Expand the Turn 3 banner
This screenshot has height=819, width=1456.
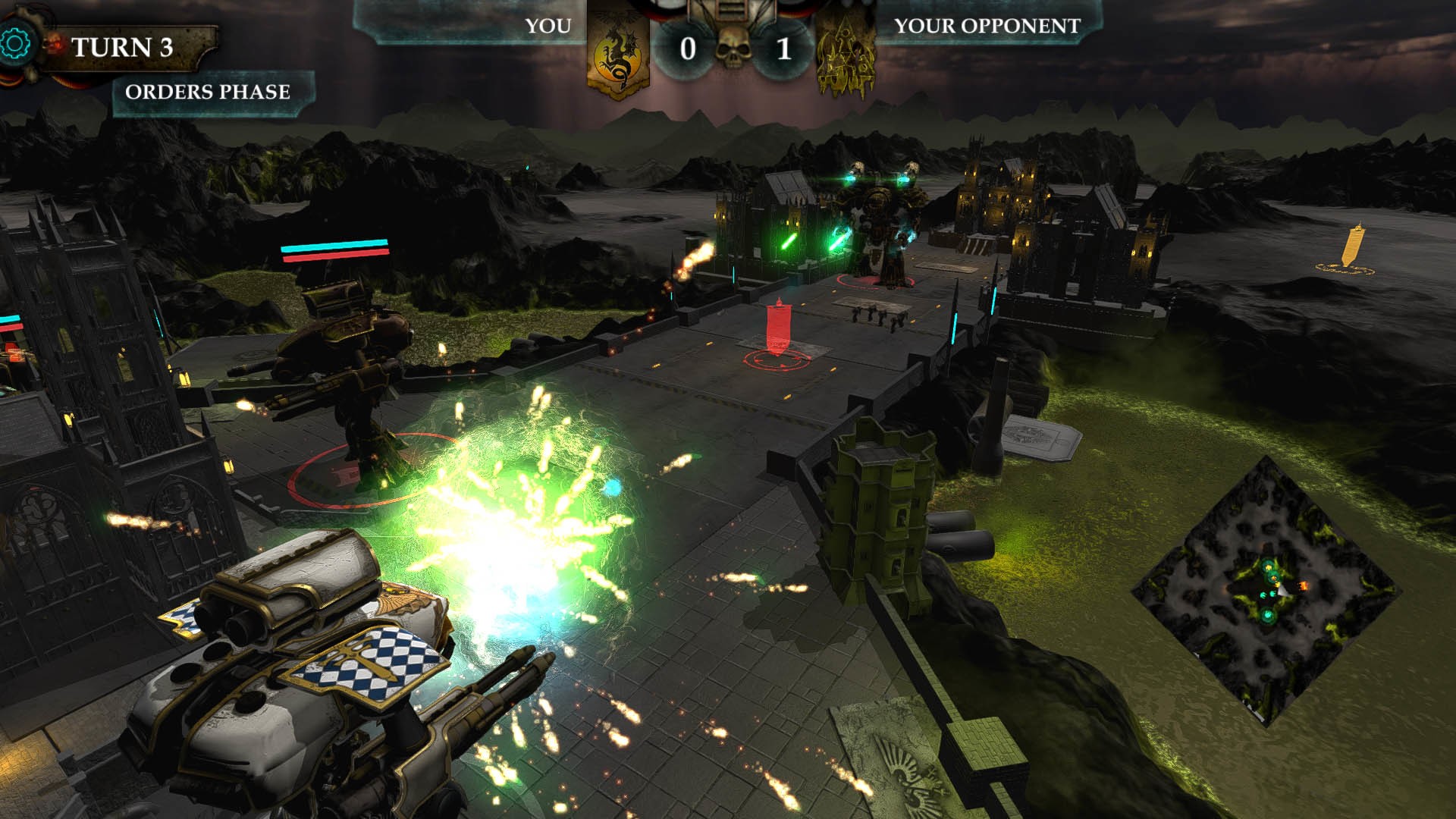(126, 47)
